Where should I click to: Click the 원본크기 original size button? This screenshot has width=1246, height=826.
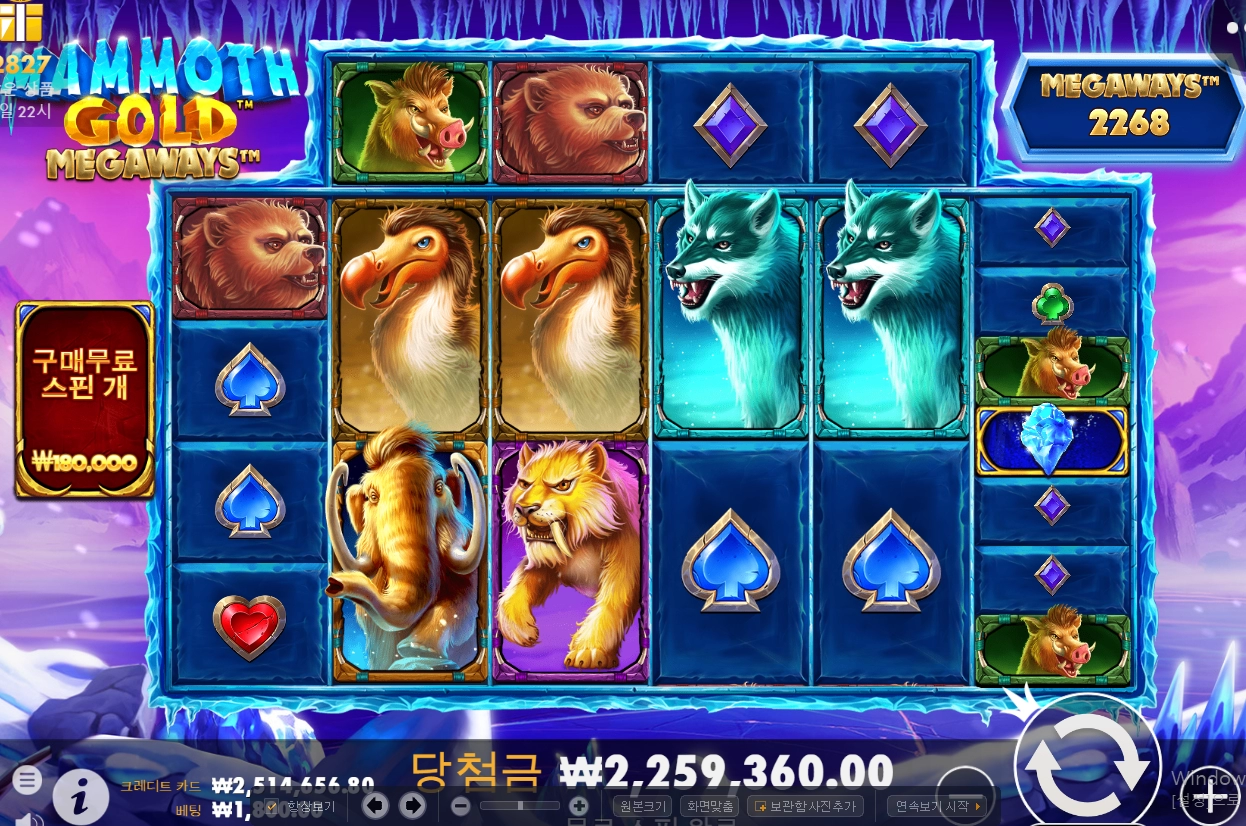coord(643,806)
